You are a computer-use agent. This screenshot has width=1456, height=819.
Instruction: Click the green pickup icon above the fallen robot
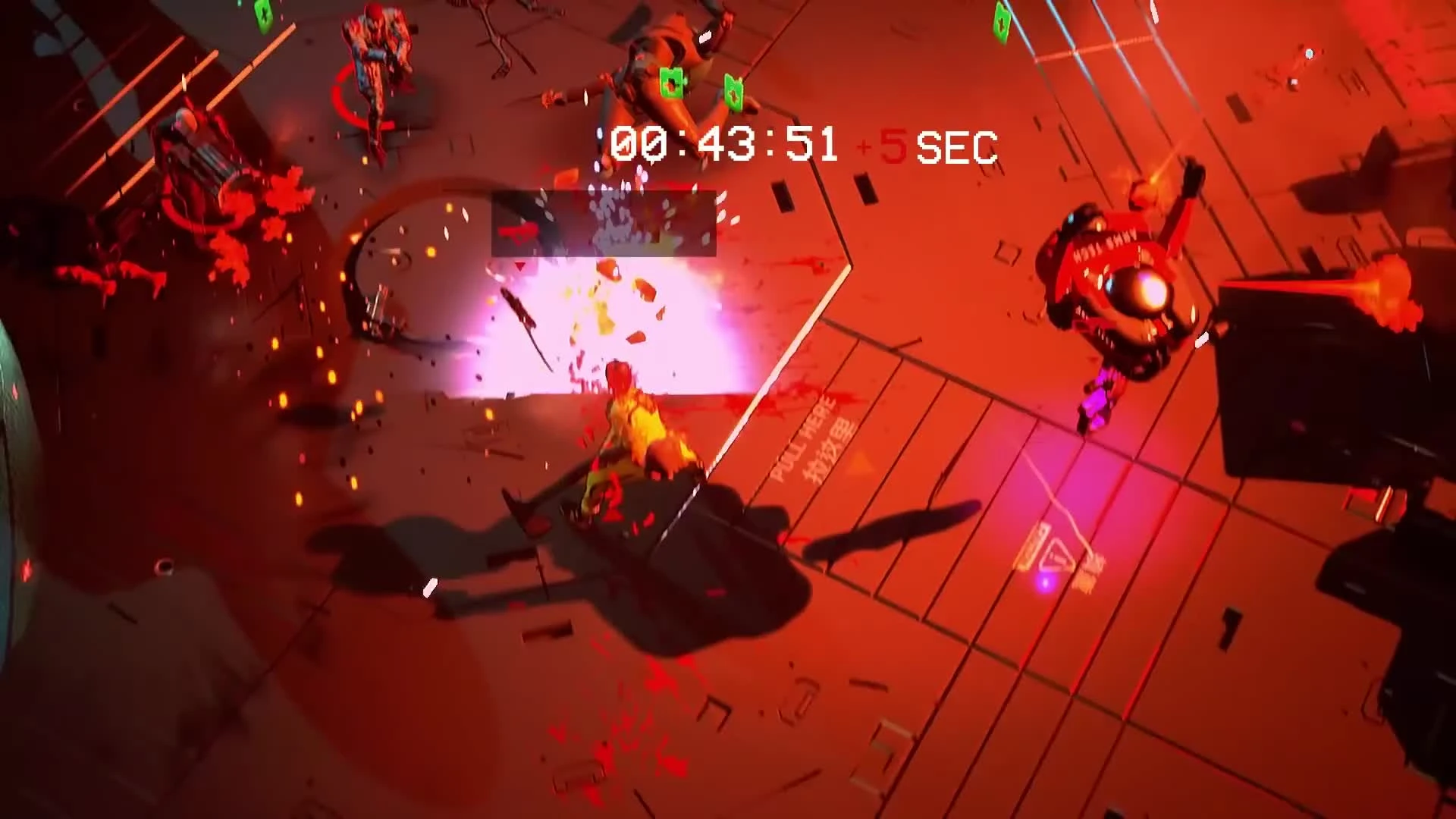(x=670, y=82)
